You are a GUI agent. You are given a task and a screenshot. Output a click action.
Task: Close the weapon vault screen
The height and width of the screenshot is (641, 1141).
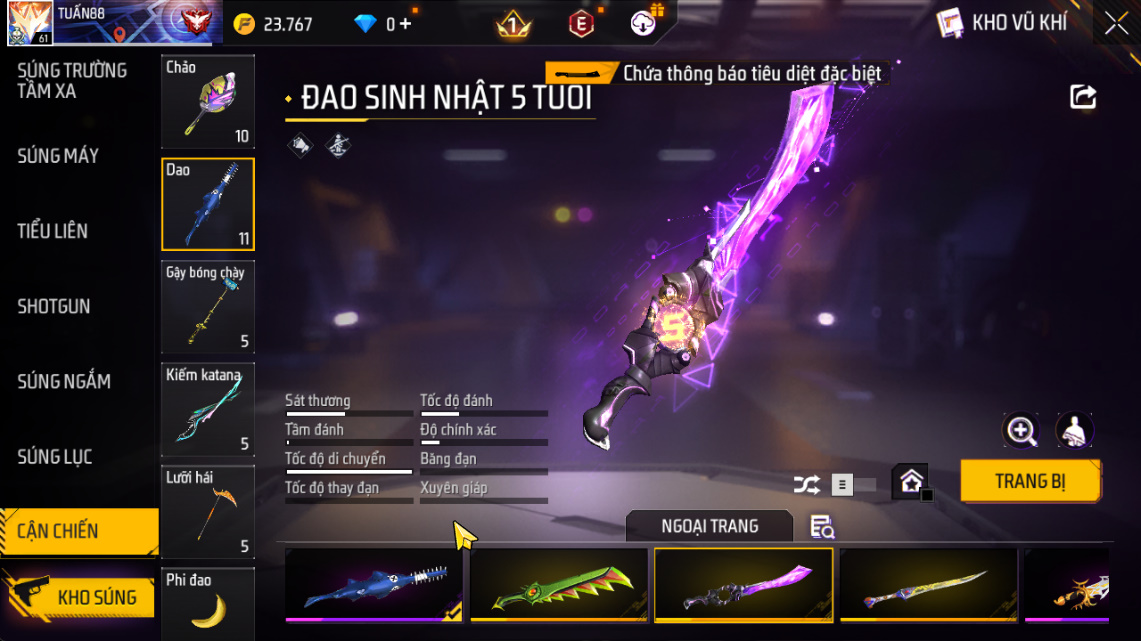pyautogui.click(x=1116, y=23)
